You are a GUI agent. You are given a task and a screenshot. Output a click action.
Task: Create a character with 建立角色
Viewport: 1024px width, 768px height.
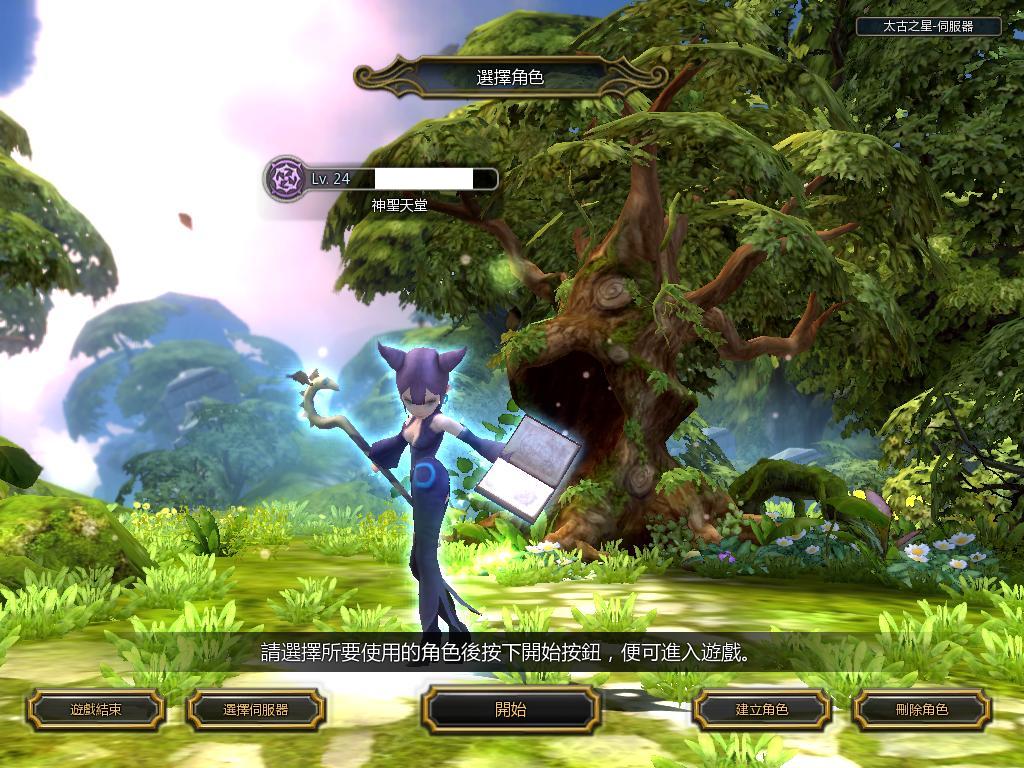click(x=762, y=710)
